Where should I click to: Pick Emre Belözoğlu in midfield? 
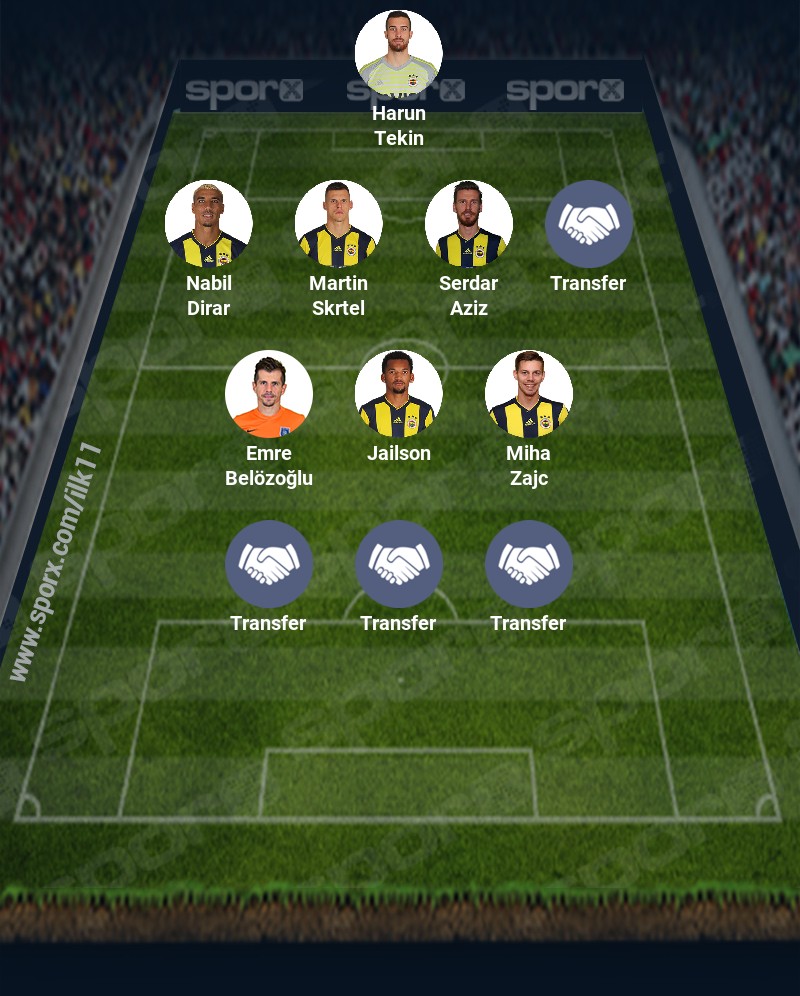click(269, 394)
